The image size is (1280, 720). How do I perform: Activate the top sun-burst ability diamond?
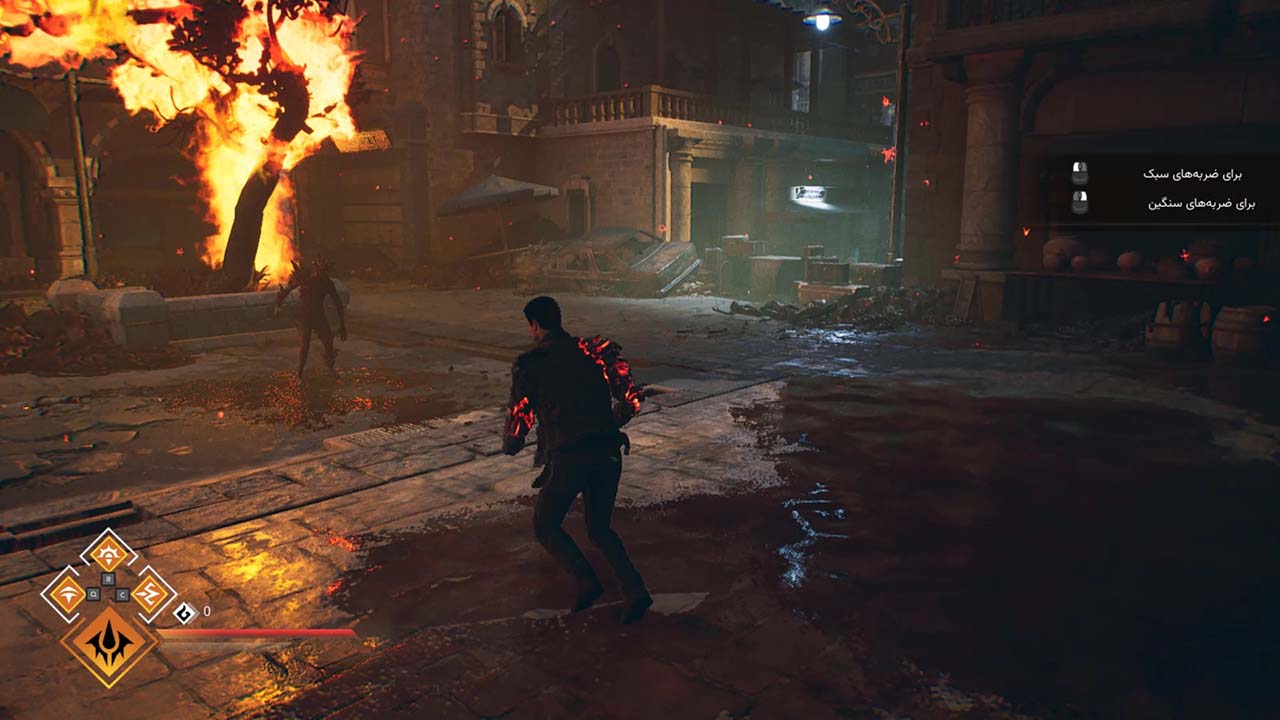pyautogui.click(x=108, y=553)
